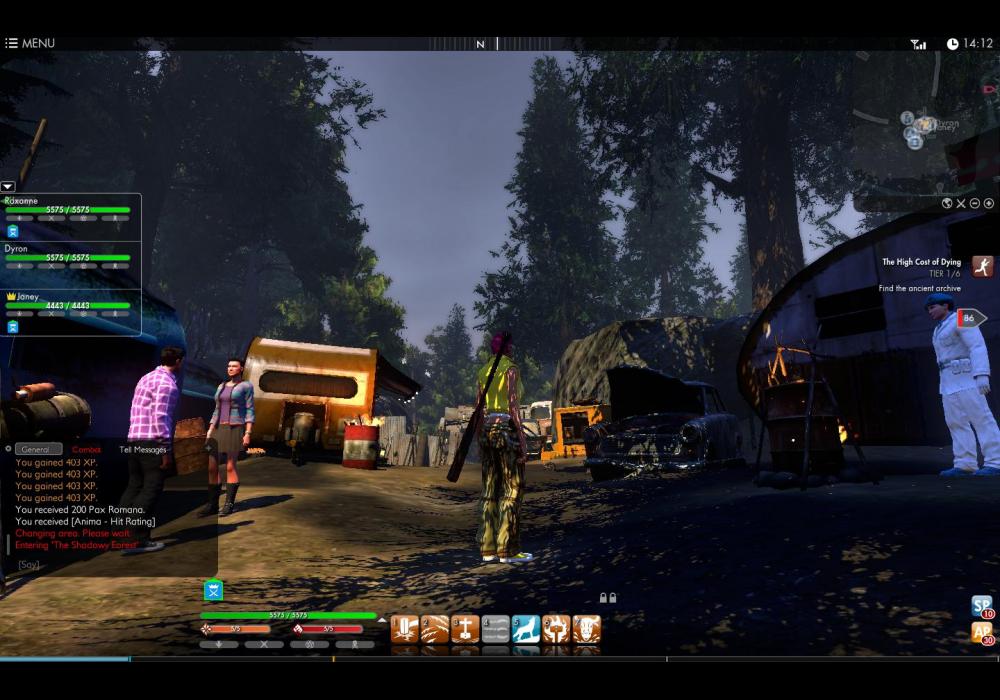Activate the horned skull ability in slot 7
The image size is (1000, 700).
click(587, 629)
